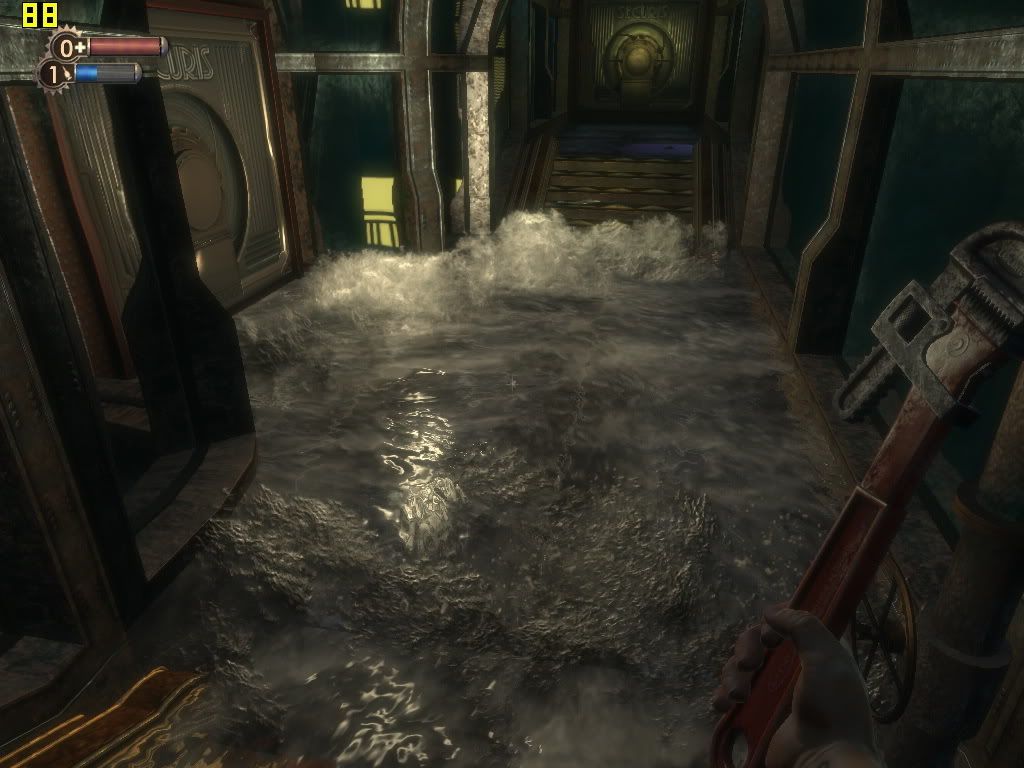Click the first aid kit count badge
The image size is (1024, 768).
click(67, 47)
